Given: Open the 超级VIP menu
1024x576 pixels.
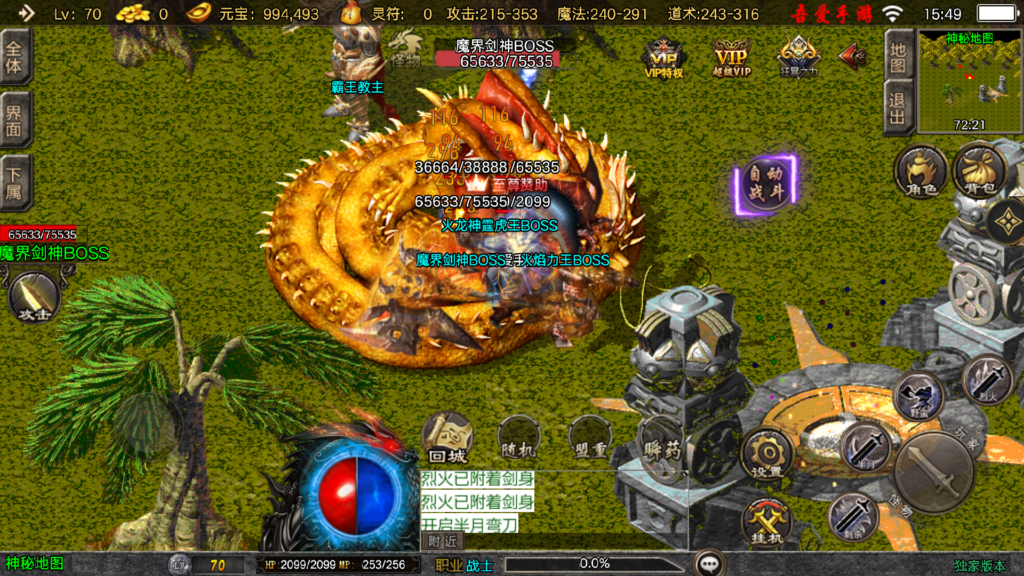Looking at the screenshot, I should (x=731, y=56).
